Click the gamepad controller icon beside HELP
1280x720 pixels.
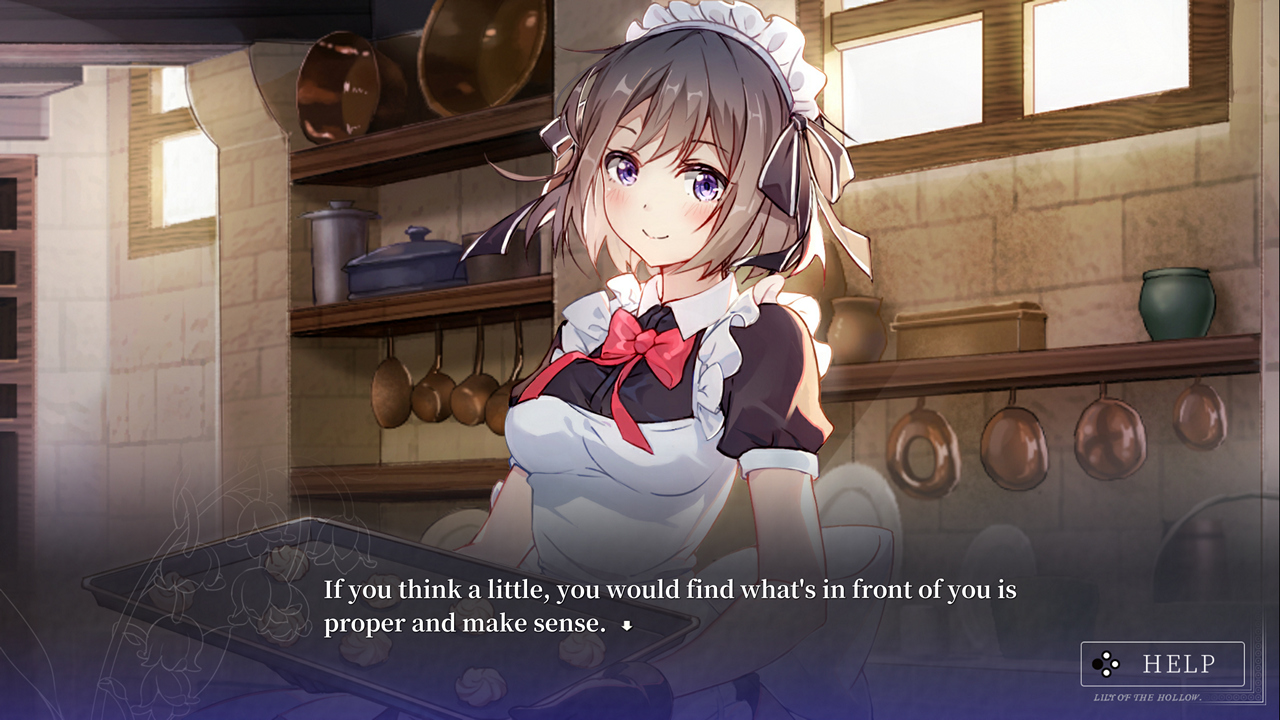(x=1105, y=662)
